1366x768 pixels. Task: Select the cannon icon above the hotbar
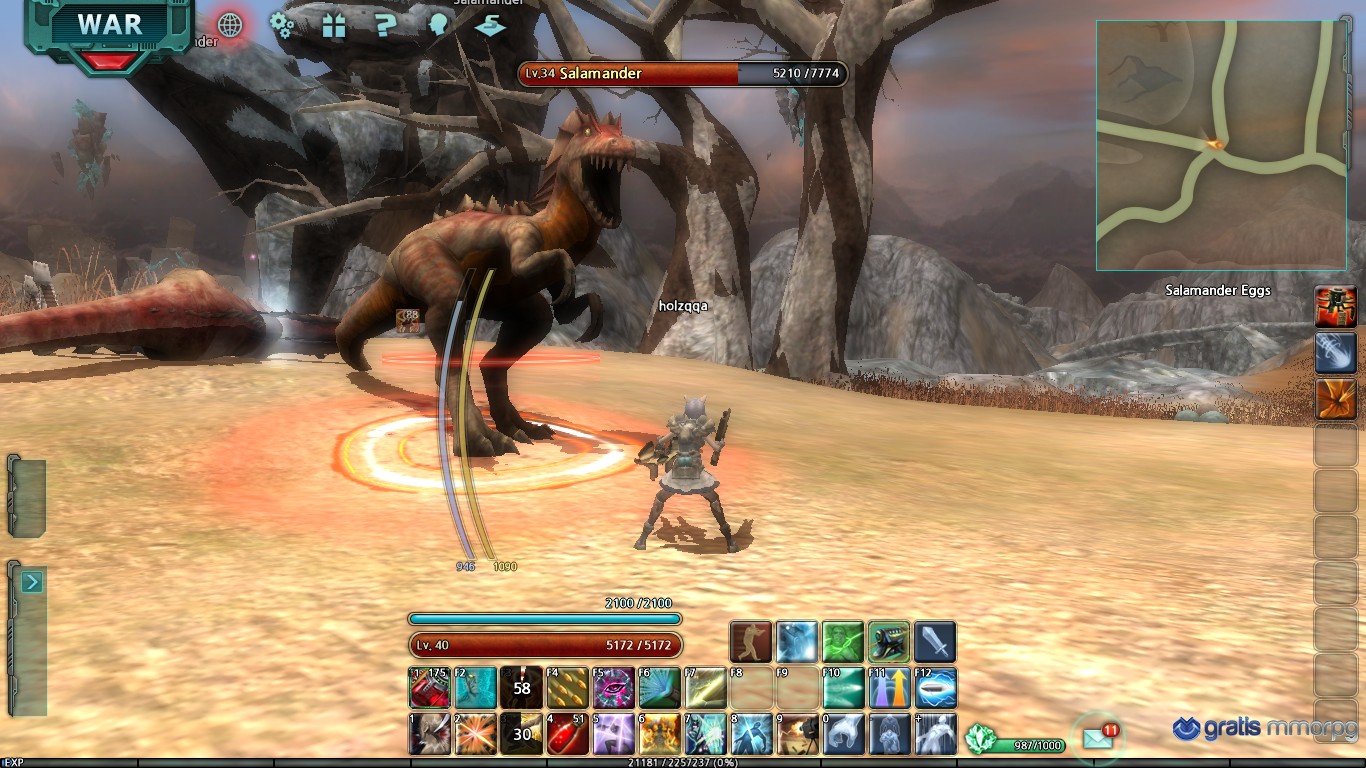(x=889, y=642)
